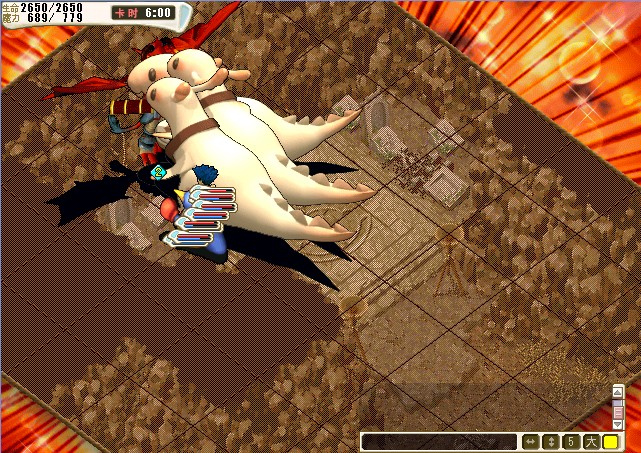Click the chat text input box
641x453 pixels.
[x=438, y=441]
